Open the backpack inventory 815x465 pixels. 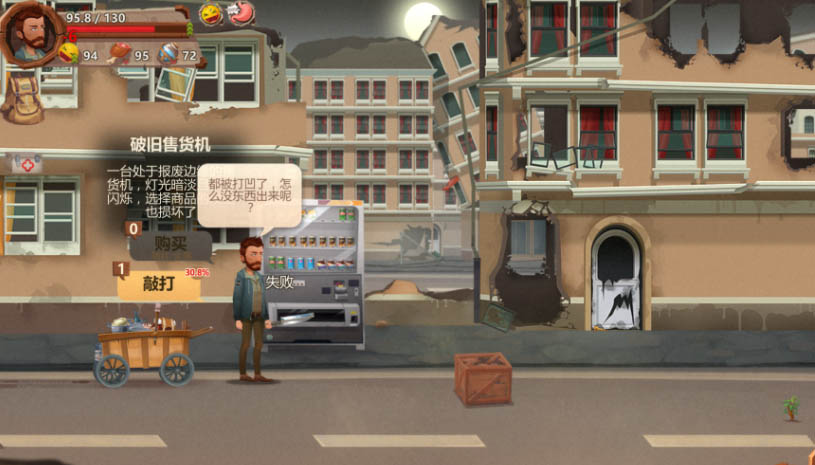coord(22,97)
